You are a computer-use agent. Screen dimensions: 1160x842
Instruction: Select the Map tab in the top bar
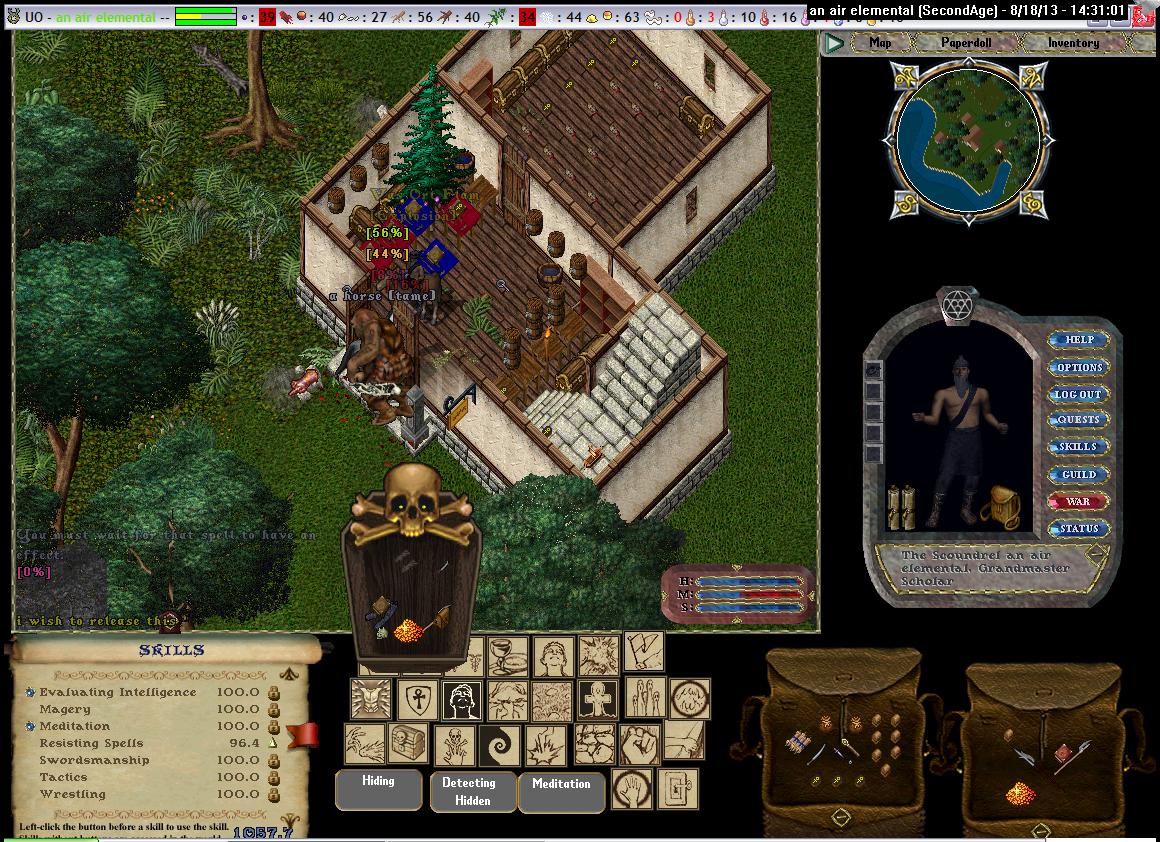coord(880,43)
